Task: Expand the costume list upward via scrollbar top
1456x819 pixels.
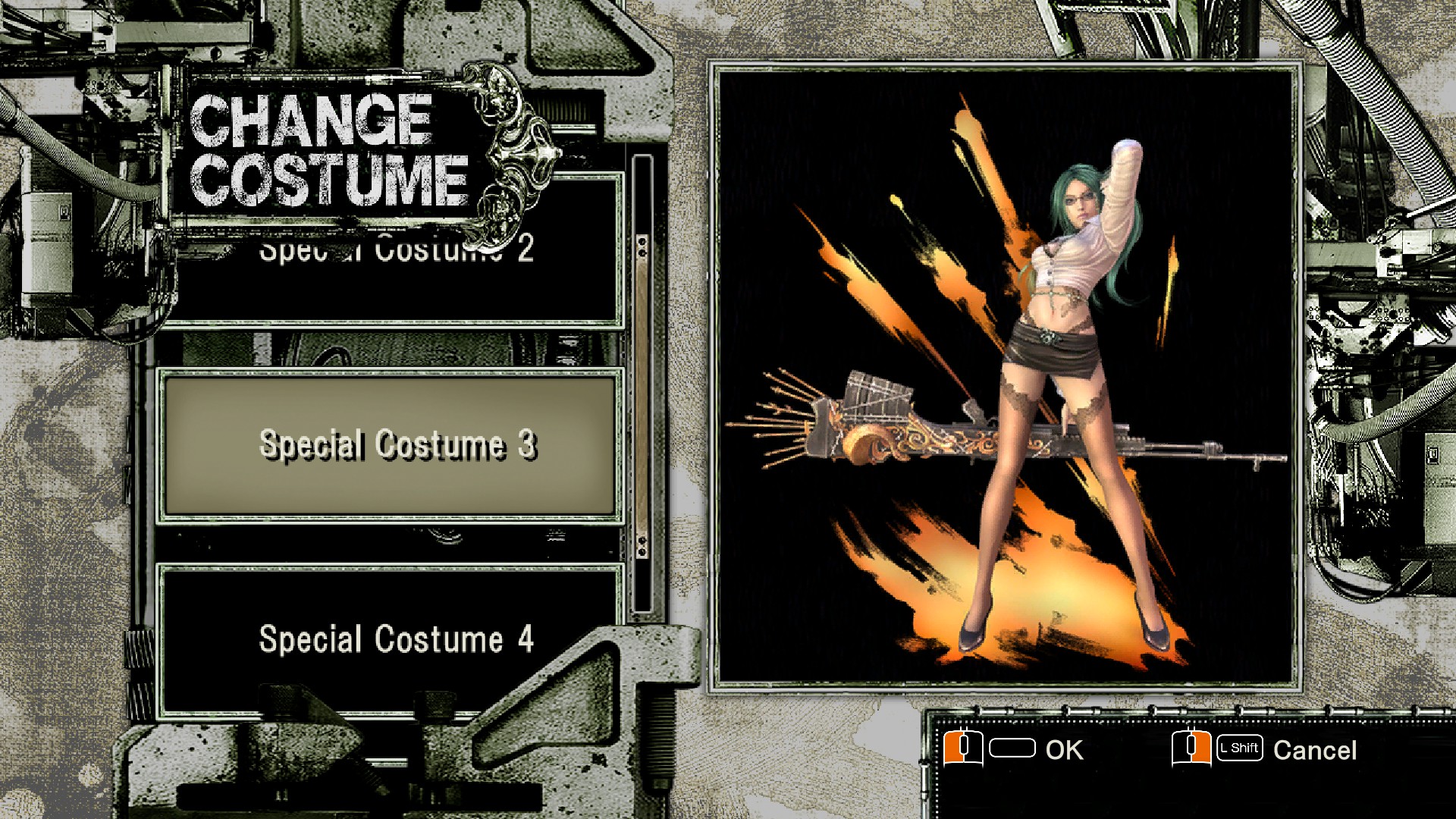Action: [641, 246]
